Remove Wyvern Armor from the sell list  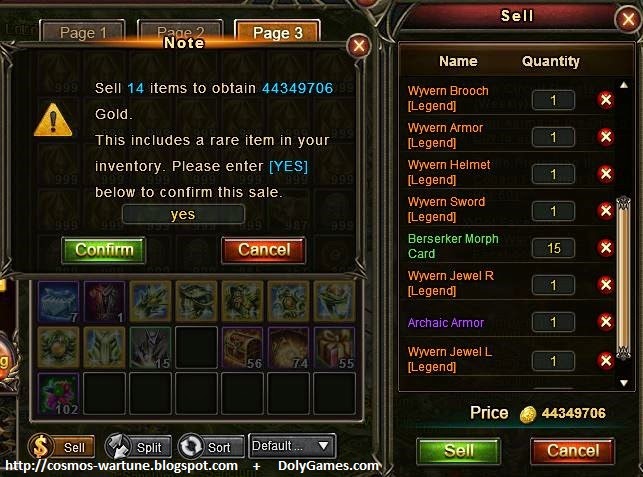[605, 136]
